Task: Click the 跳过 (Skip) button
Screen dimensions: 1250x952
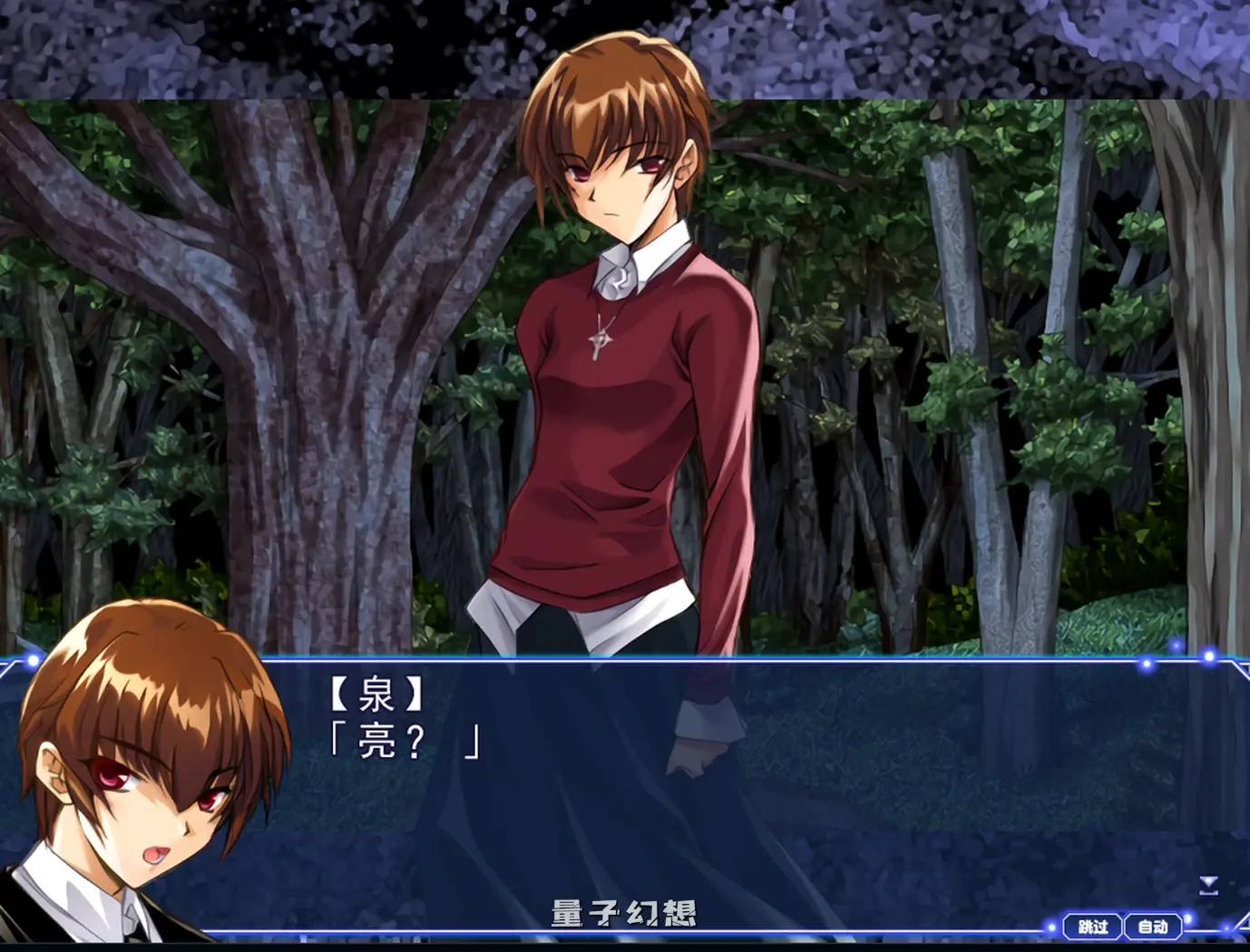Action: [1092, 927]
